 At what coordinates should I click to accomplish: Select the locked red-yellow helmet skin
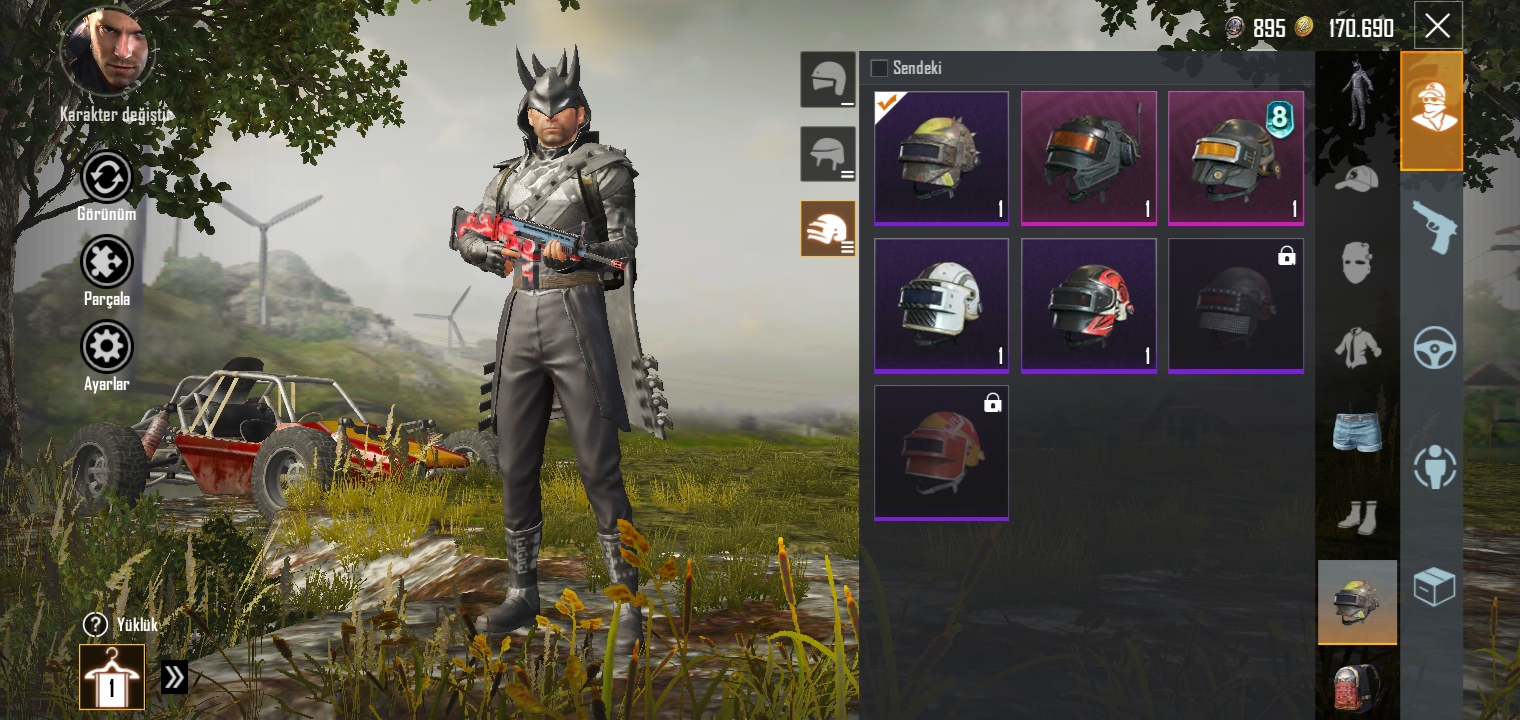tap(941, 452)
